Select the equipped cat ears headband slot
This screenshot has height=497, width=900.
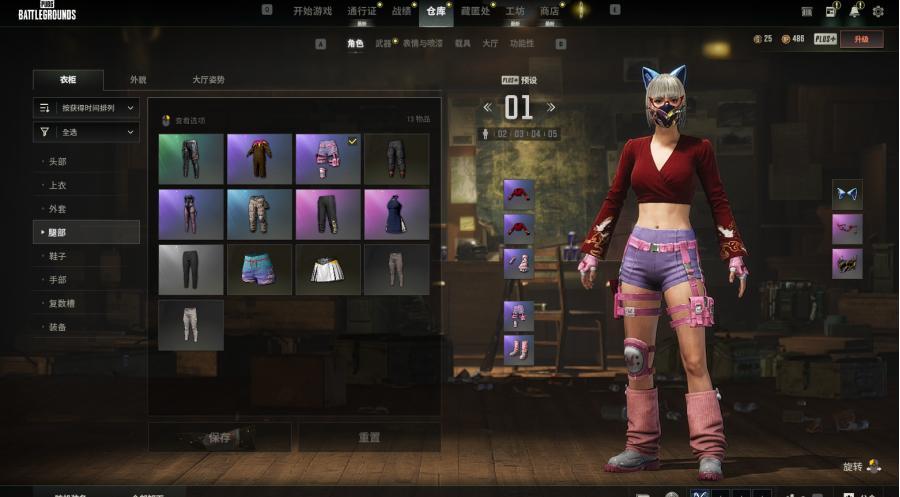pos(847,194)
